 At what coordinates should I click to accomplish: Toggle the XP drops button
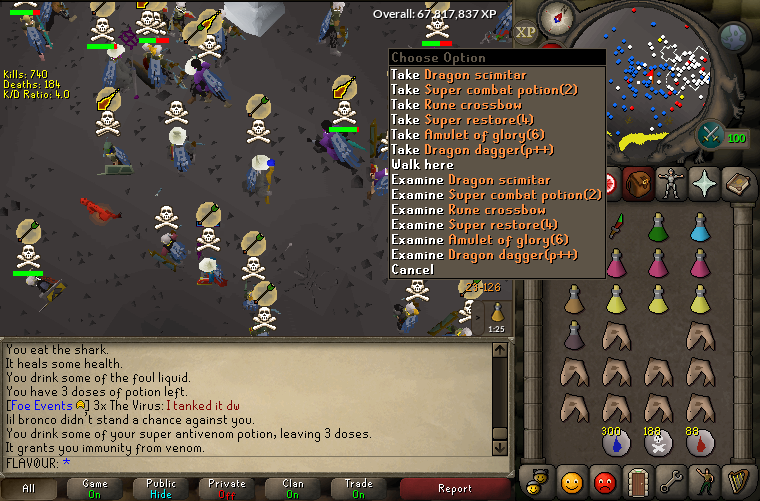527,31
